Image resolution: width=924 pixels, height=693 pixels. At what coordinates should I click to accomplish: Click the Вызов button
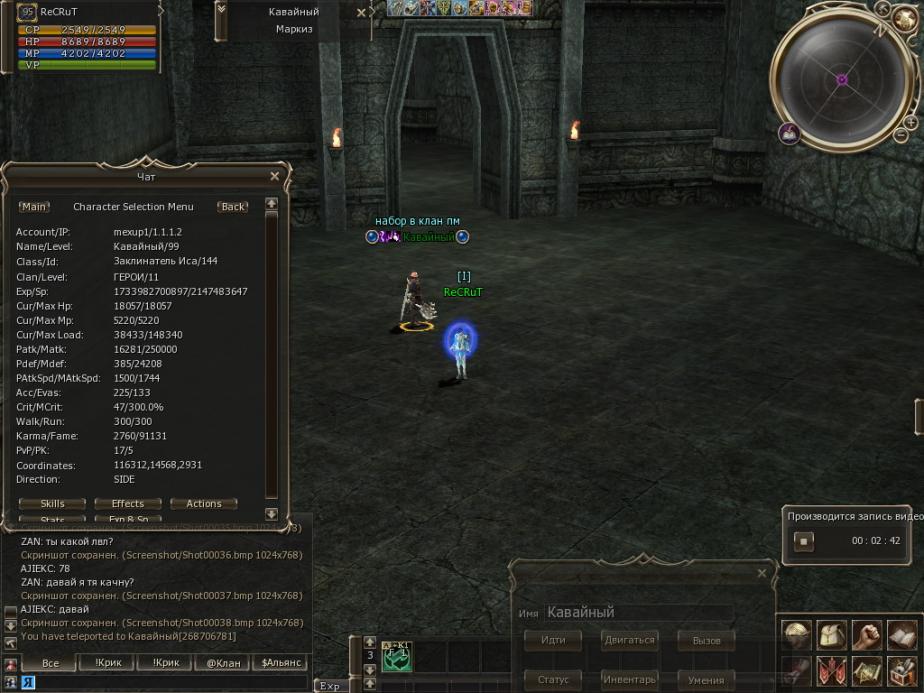coord(706,640)
